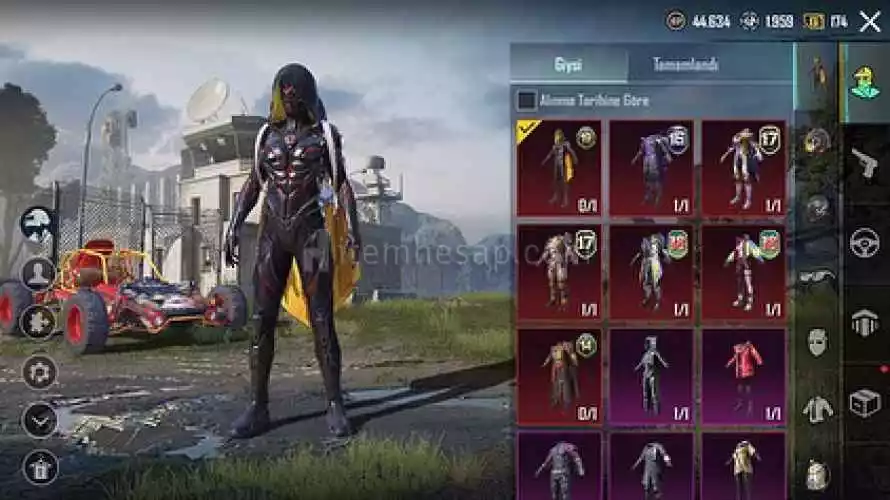Switch to the steering wheel vehicle category

(x=865, y=242)
